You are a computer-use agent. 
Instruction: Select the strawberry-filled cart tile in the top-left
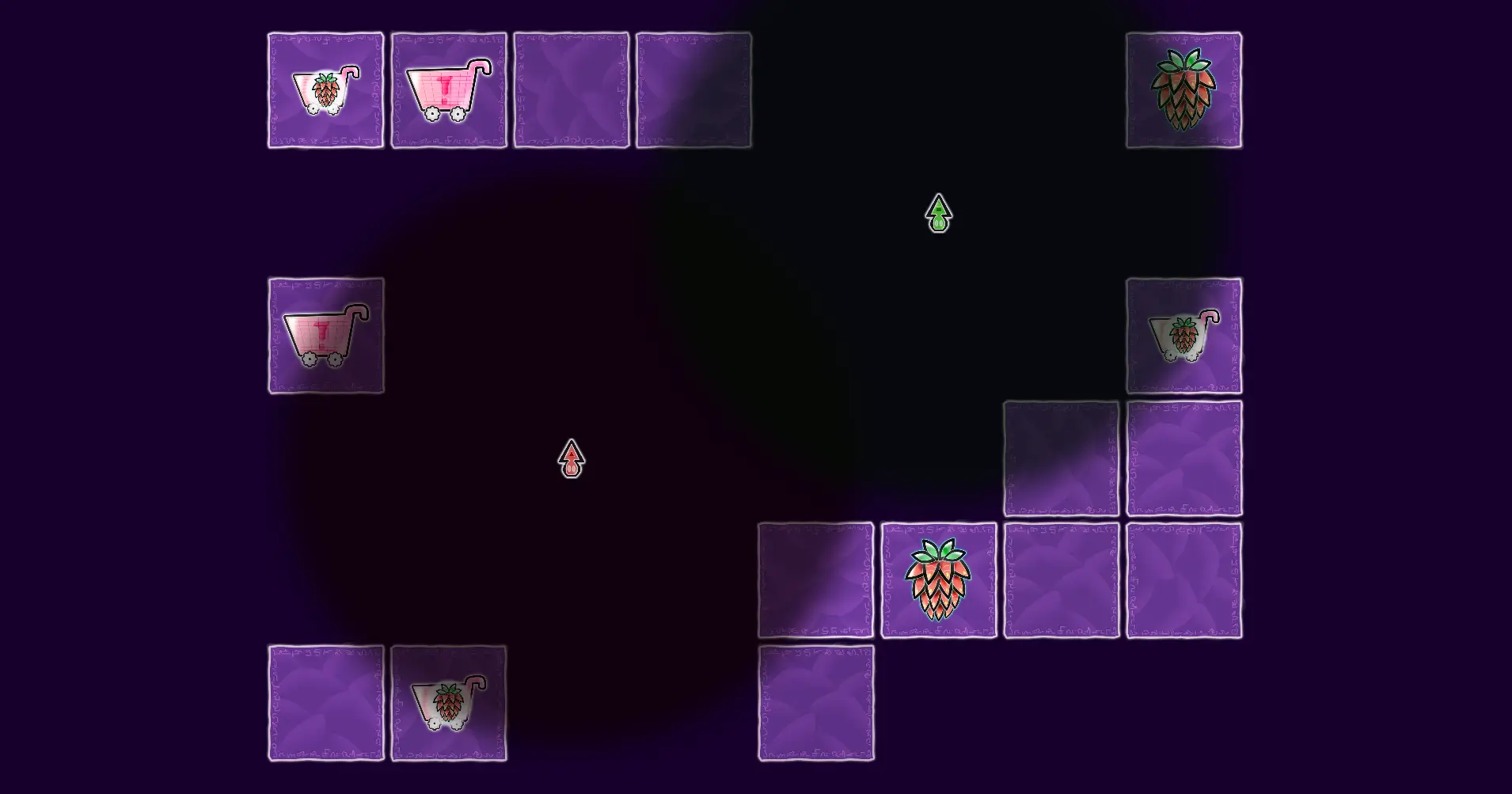point(325,89)
